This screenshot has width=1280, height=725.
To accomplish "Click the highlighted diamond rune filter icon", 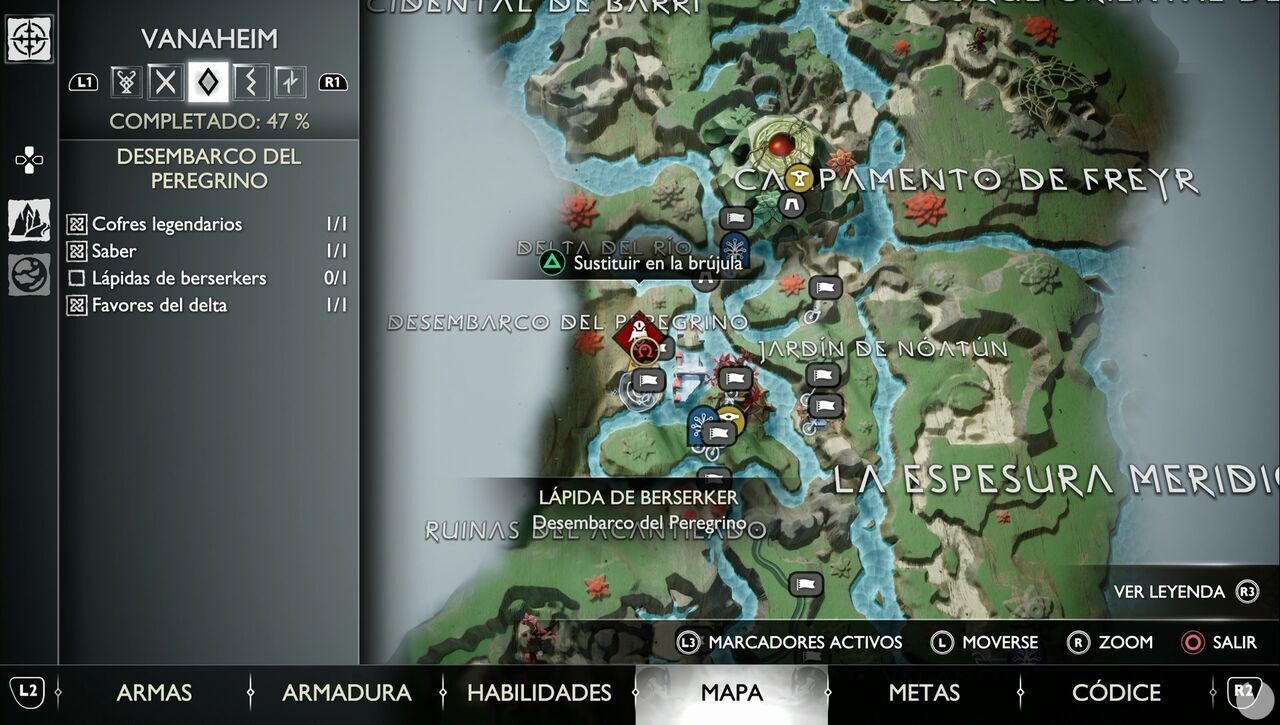I will click(x=207, y=82).
